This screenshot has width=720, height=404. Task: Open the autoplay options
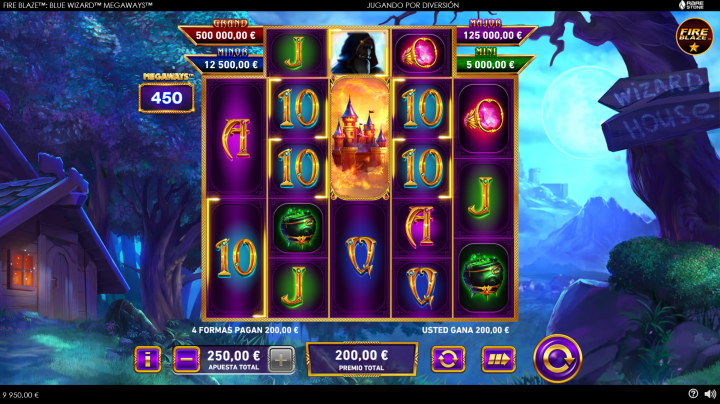pyautogui.click(x=446, y=359)
